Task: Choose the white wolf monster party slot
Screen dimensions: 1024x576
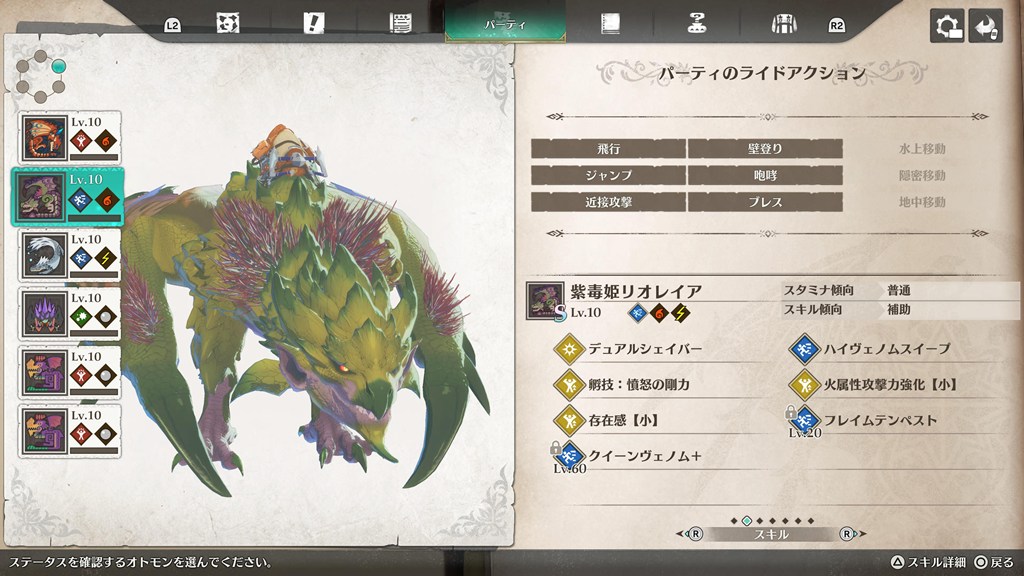Action: [70, 255]
